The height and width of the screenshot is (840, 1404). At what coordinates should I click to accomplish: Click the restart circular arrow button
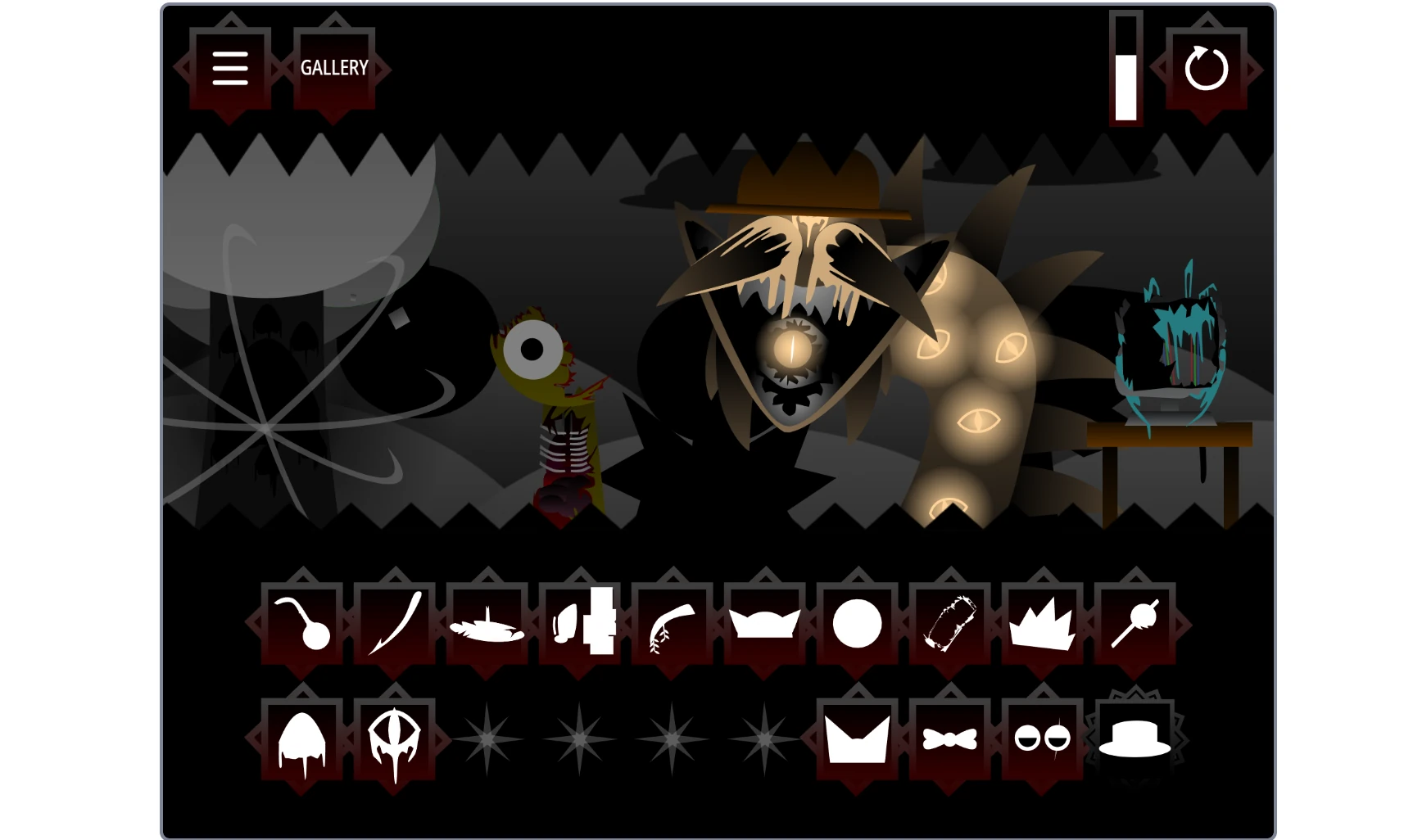point(1206,69)
